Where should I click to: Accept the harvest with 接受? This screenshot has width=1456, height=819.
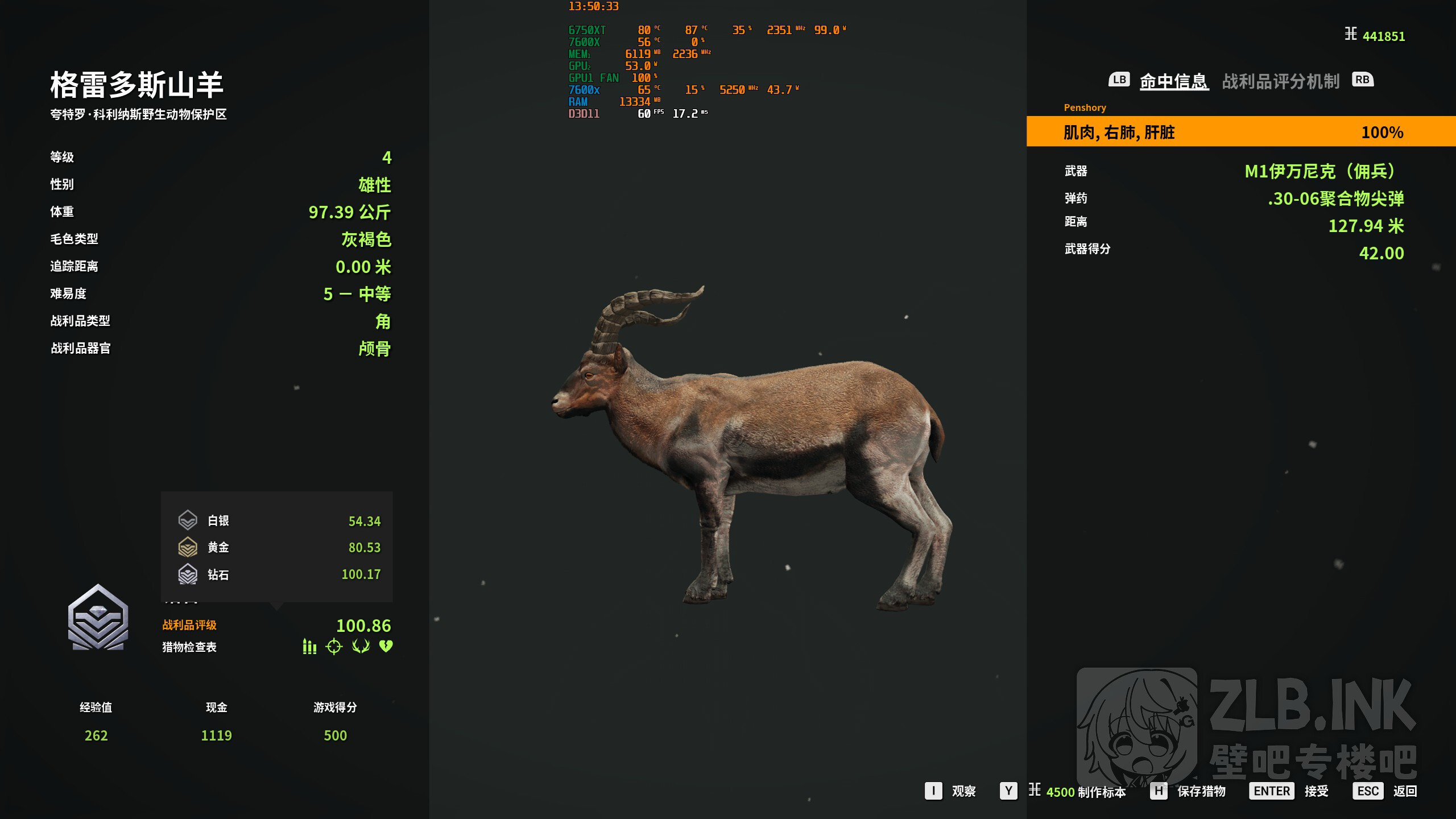tap(1316, 791)
